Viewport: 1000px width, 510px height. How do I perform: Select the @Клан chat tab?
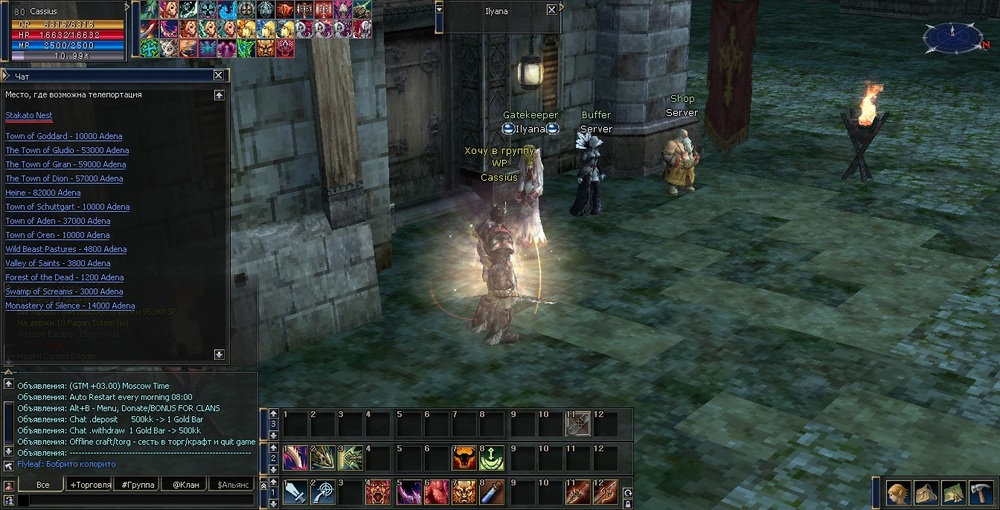186,484
